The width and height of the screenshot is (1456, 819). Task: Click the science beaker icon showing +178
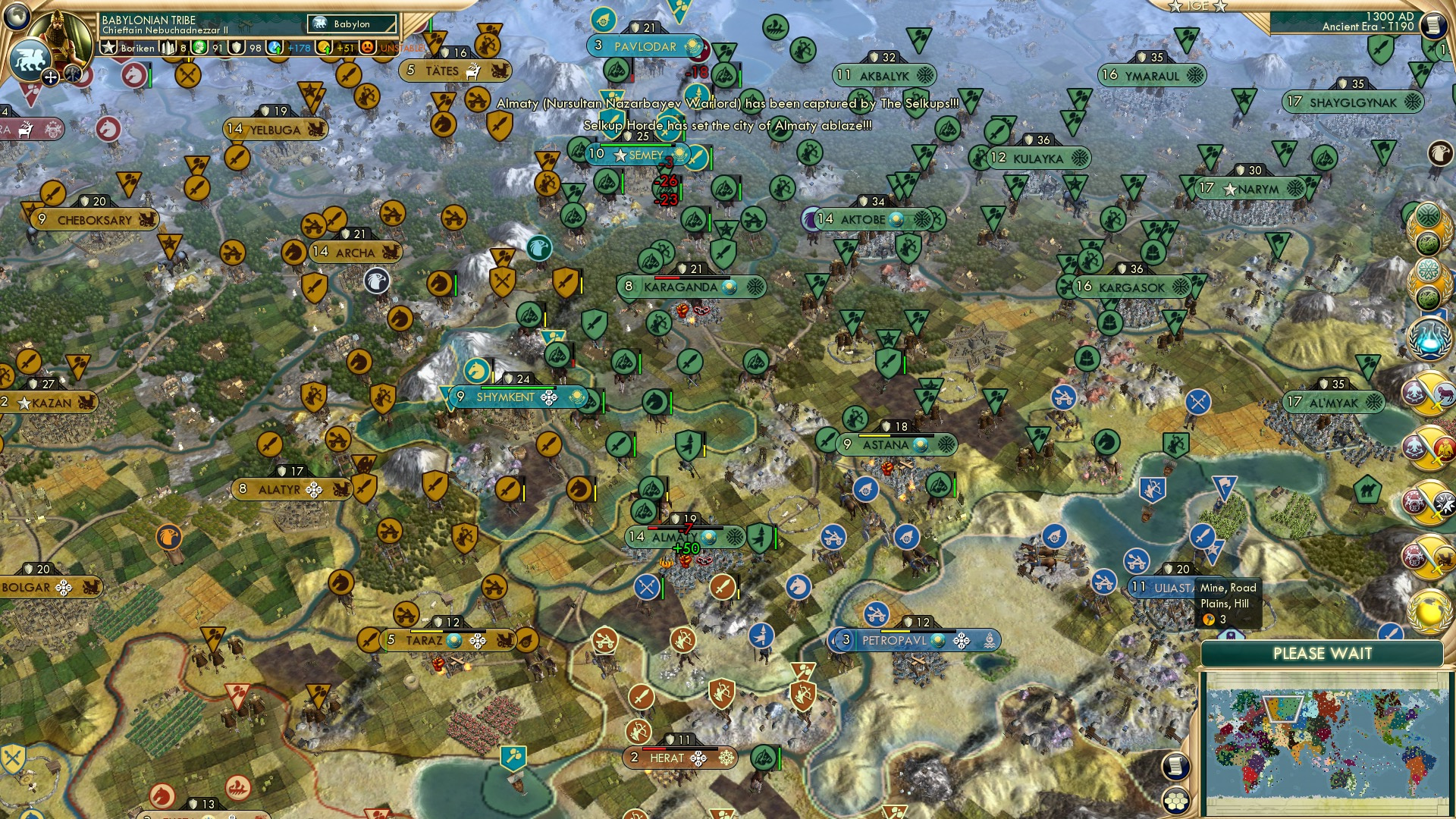pyautogui.click(x=275, y=47)
